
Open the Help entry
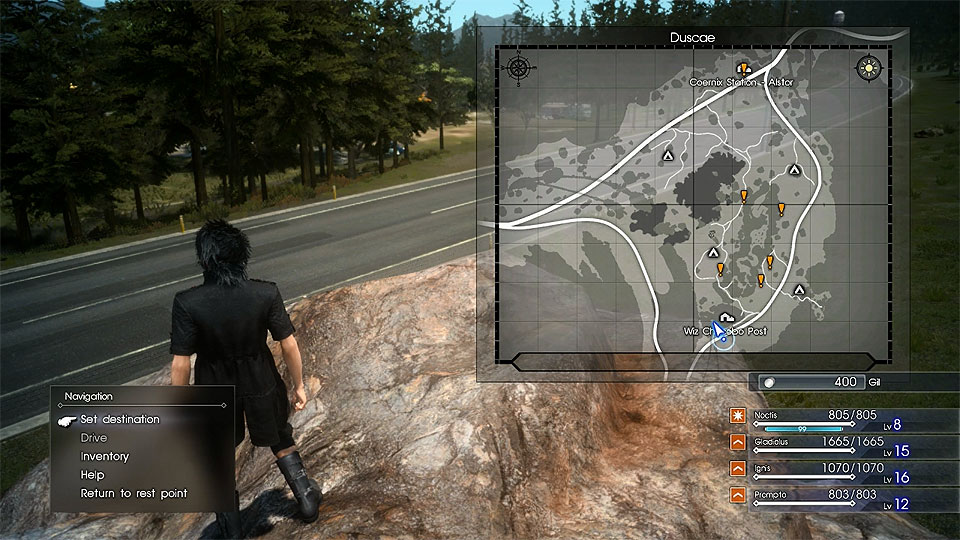pos(92,475)
